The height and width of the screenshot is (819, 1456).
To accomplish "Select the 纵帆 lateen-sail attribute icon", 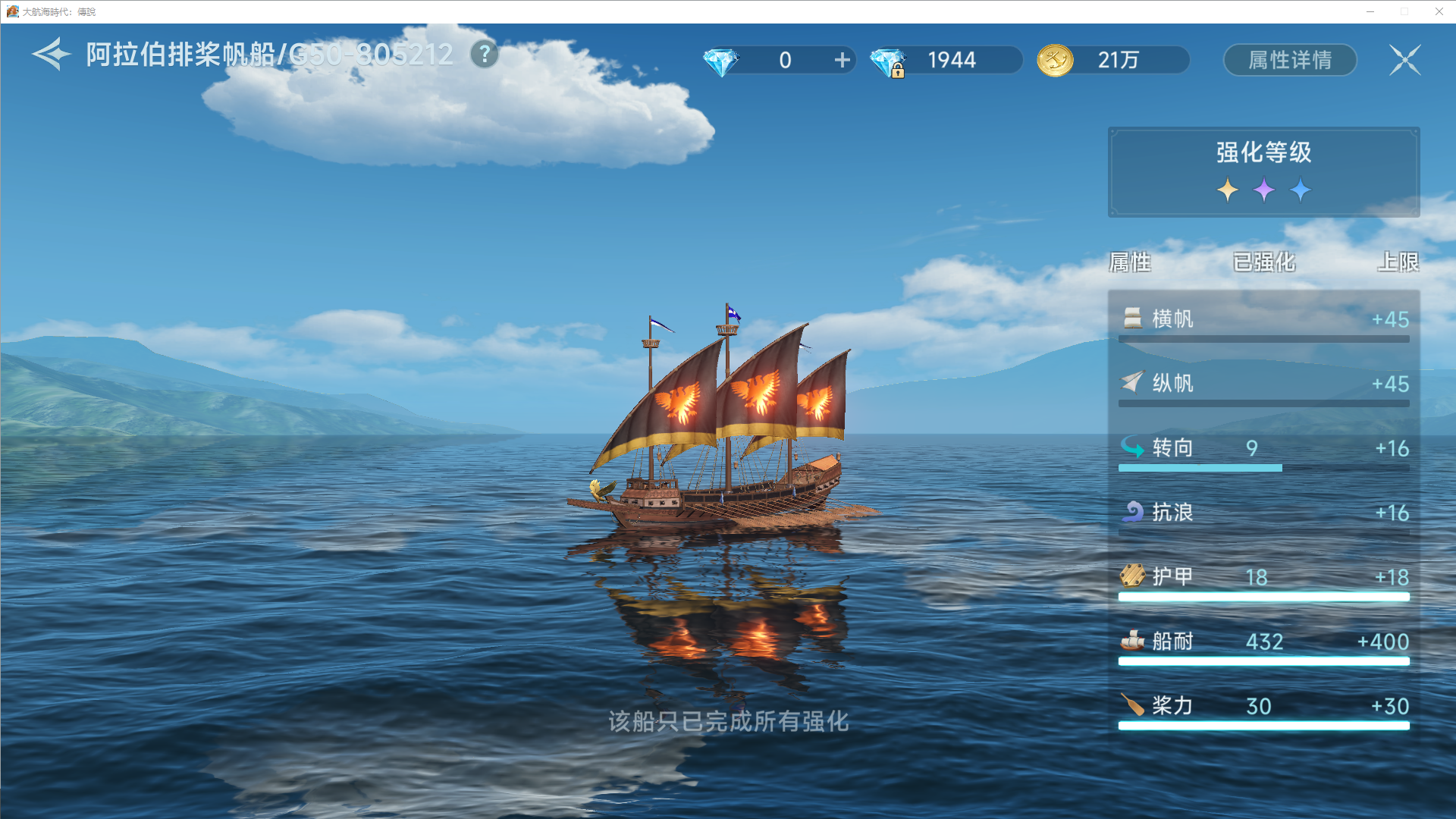I will pos(1131,384).
